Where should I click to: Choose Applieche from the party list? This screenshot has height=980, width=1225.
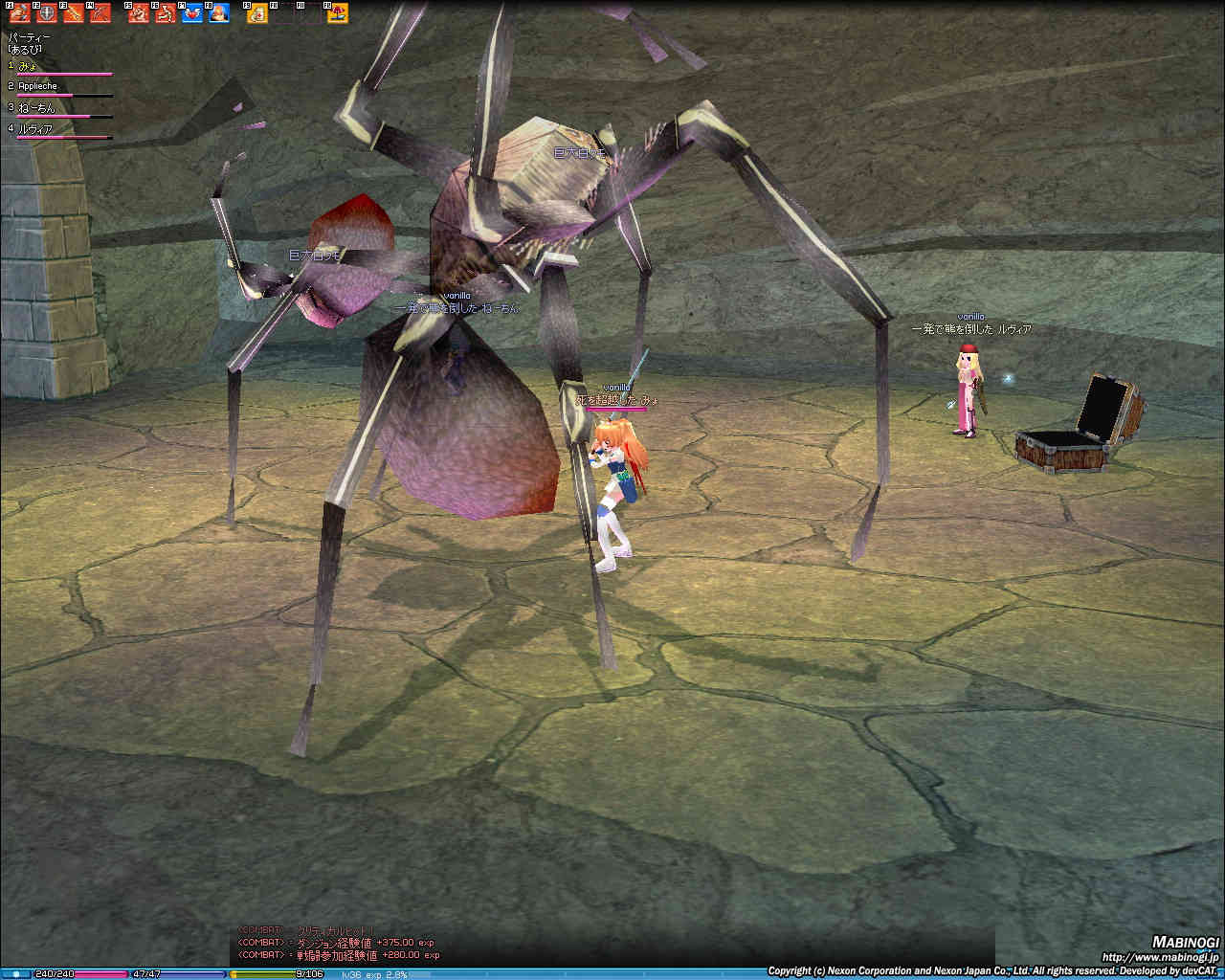(x=37, y=86)
